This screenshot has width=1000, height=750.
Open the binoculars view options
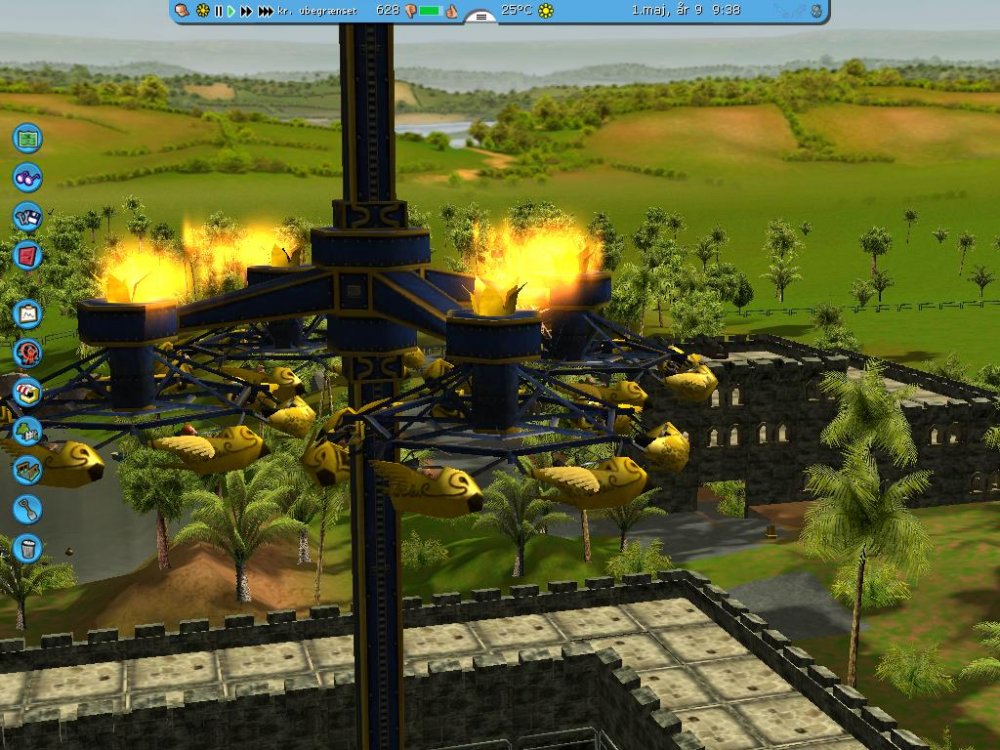pyautogui.click(x=27, y=177)
